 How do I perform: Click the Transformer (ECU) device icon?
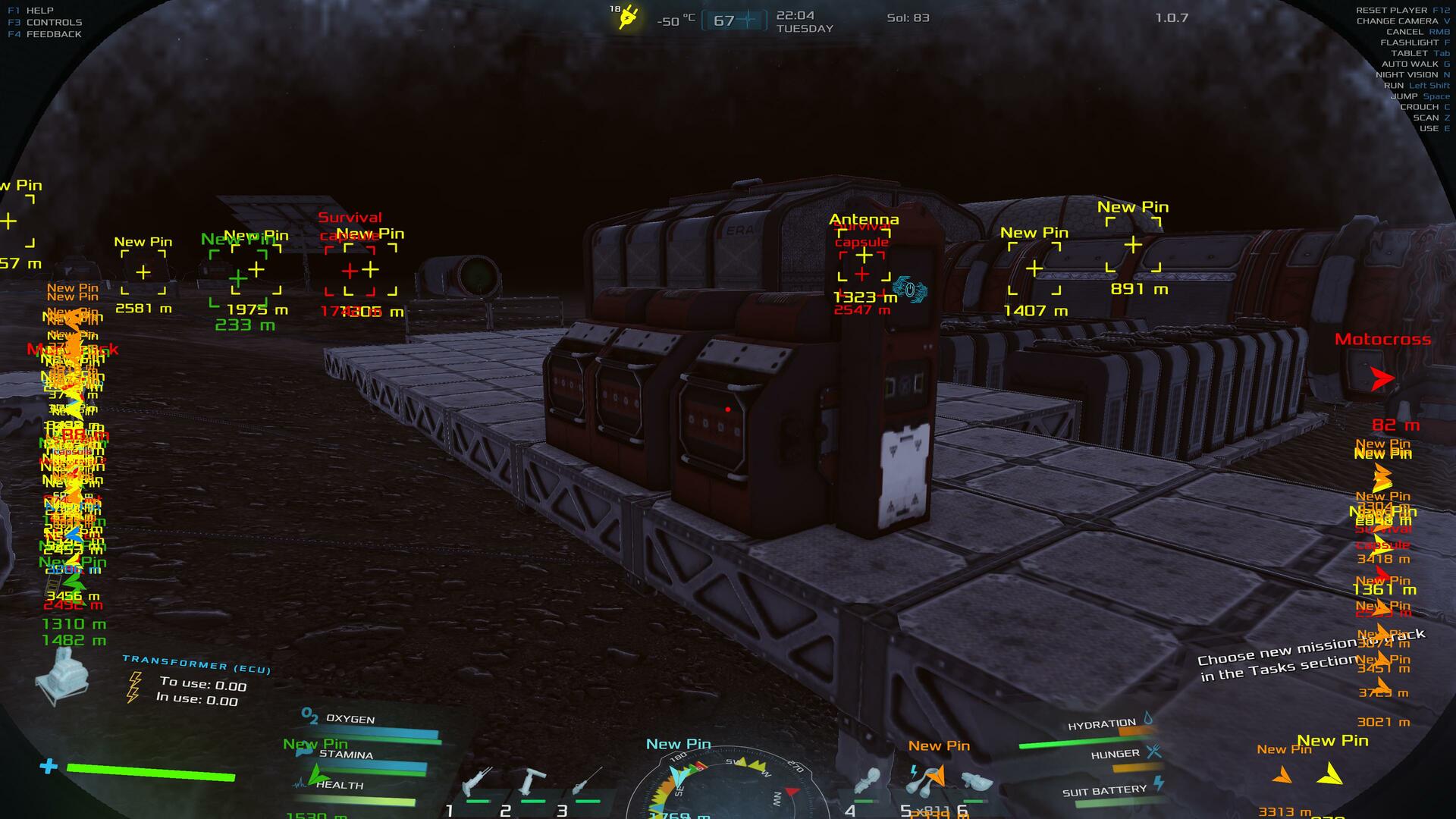62,677
